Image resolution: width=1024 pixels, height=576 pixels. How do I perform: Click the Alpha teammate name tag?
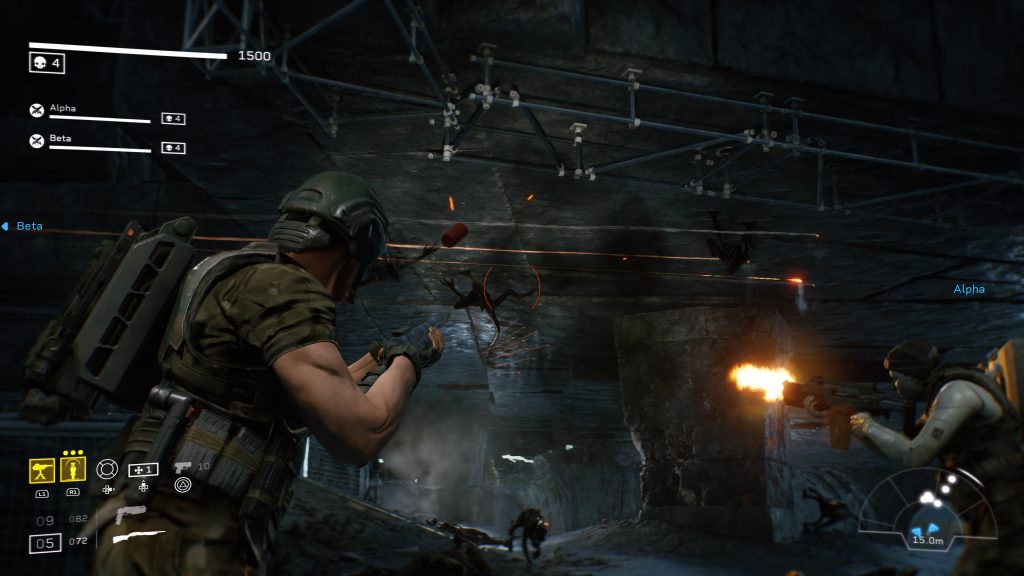[x=968, y=289]
